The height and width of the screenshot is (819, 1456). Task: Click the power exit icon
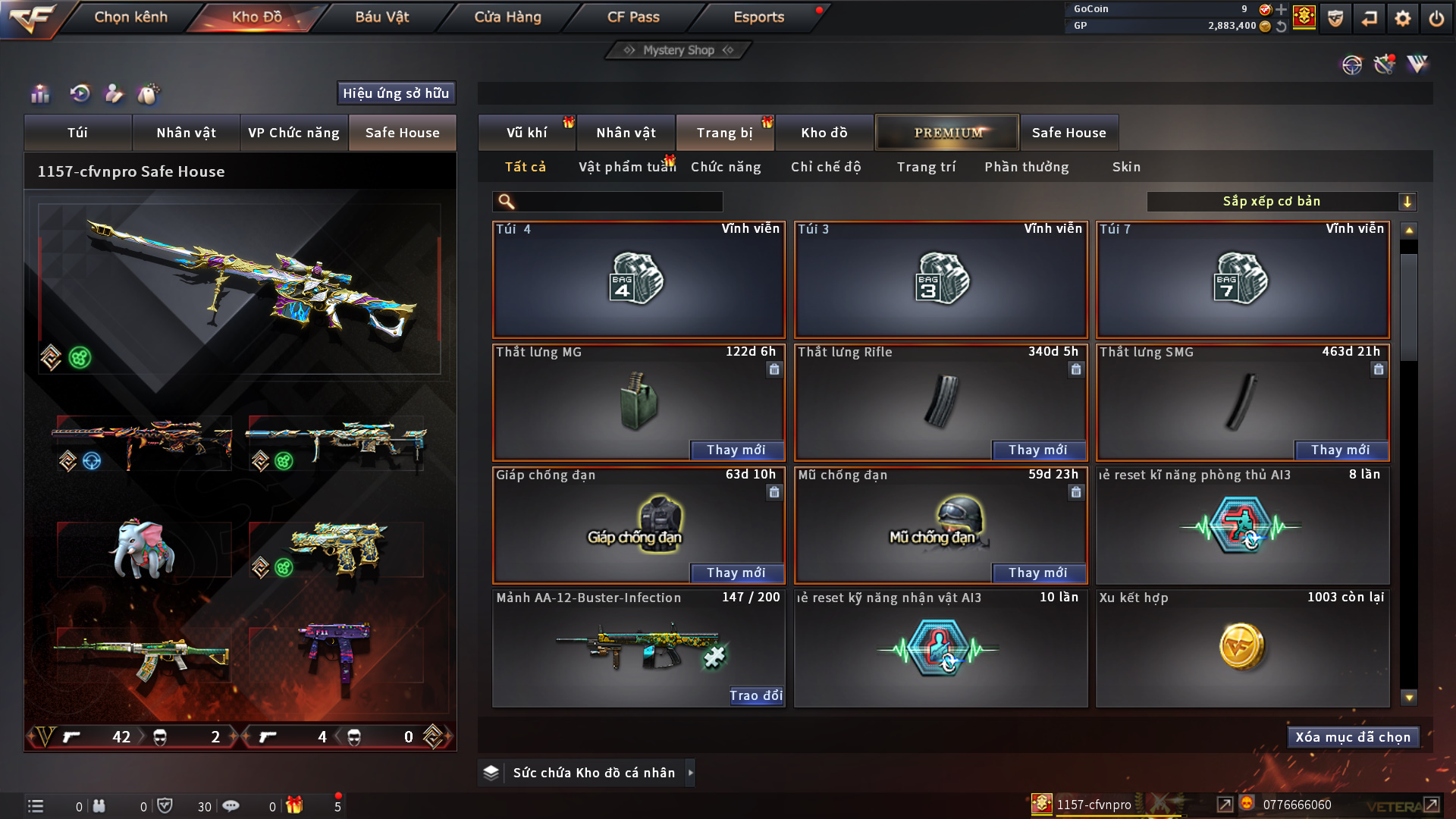(x=1436, y=18)
